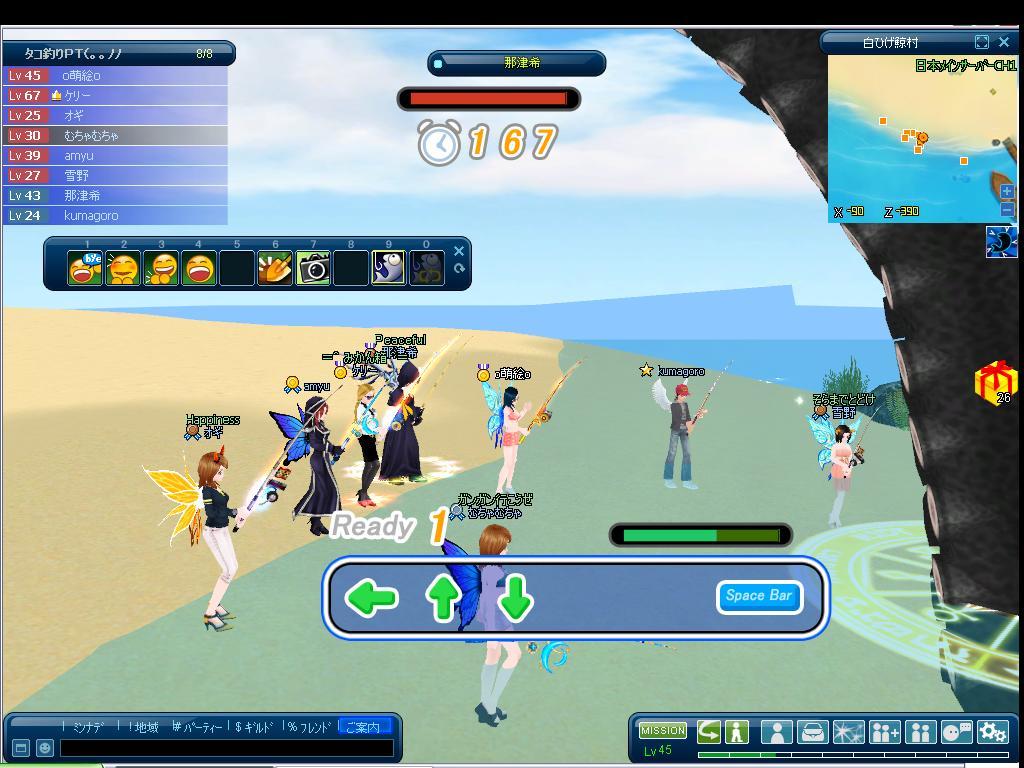The image size is (1024, 768).
Task: Close the emote hotbar
Action: point(459,251)
